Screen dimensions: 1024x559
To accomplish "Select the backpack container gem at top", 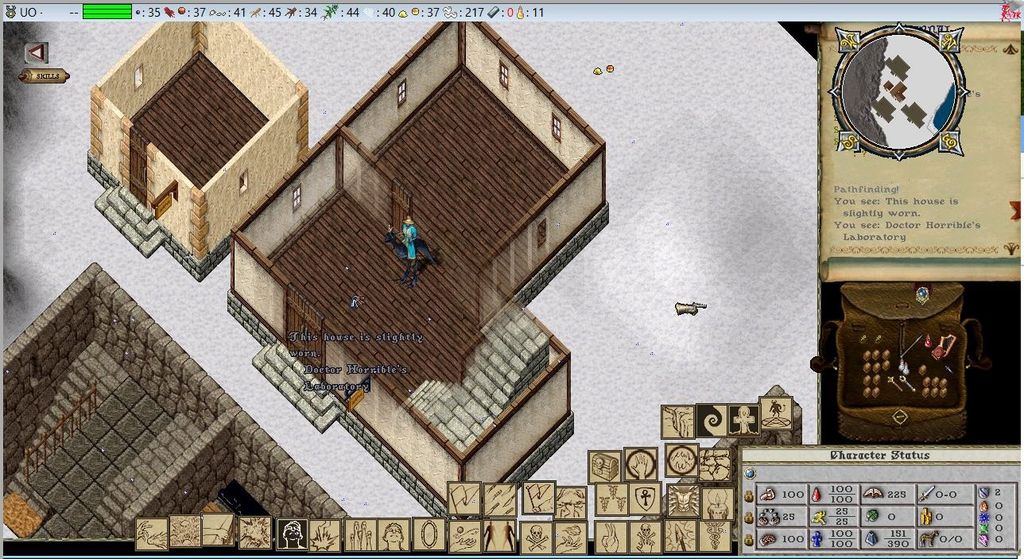I will 922,293.
